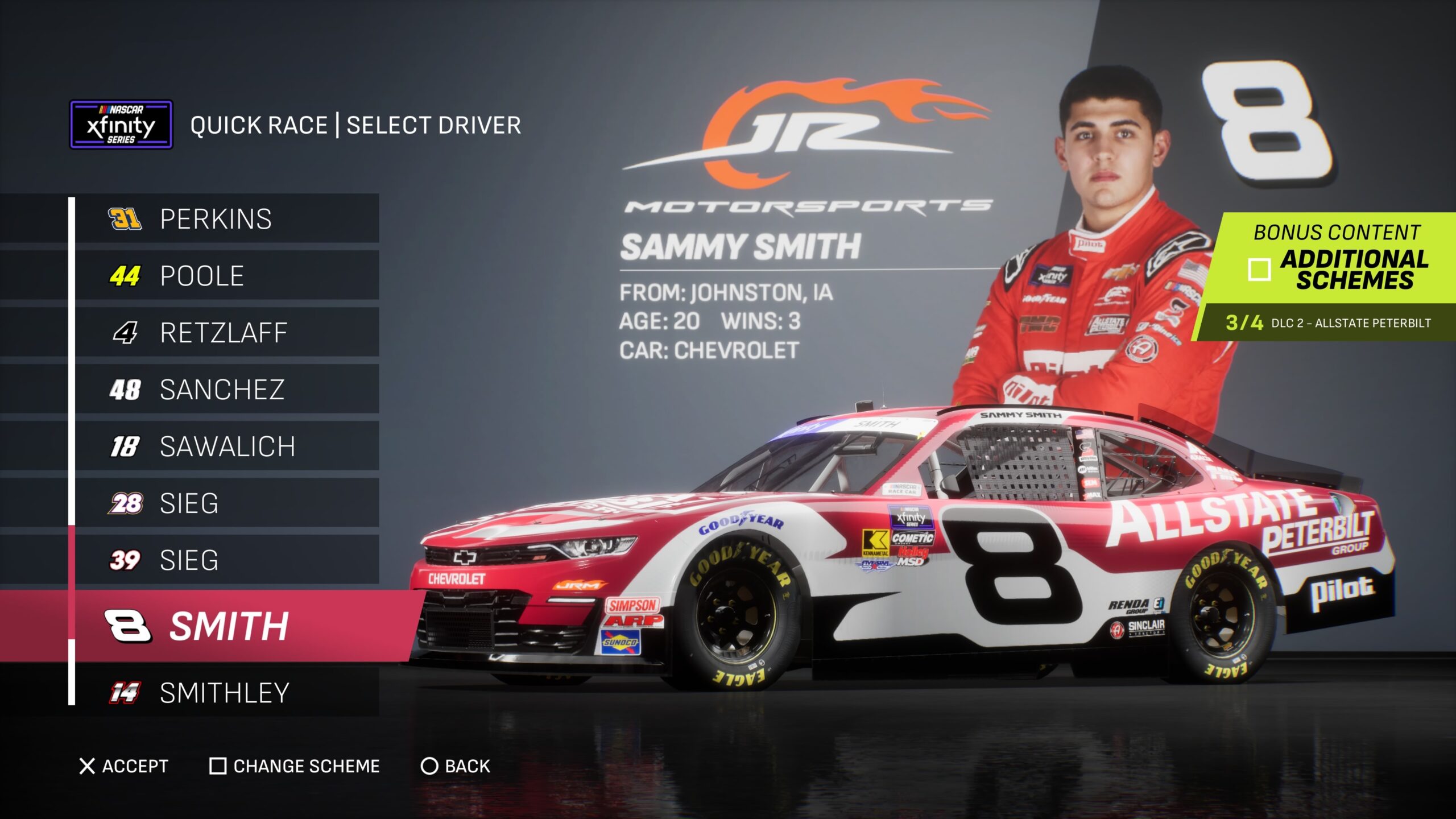This screenshot has width=1456, height=819.
Task: Change scheme for the car
Action: [x=295, y=766]
